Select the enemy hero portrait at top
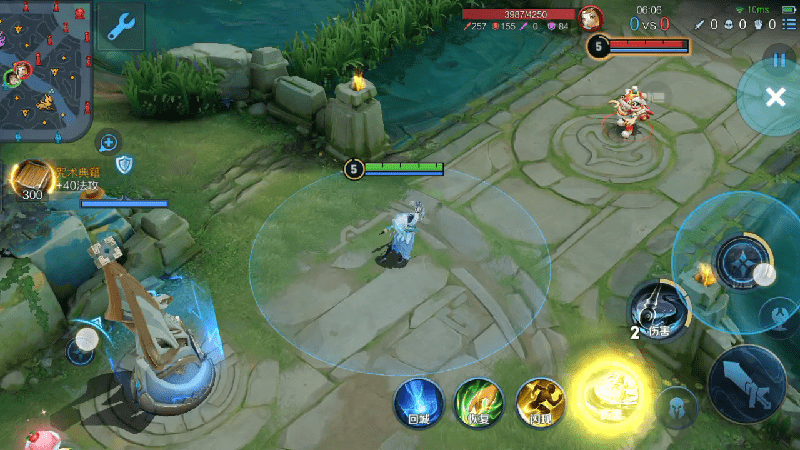Image resolution: width=800 pixels, height=450 pixels. (592, 16)
